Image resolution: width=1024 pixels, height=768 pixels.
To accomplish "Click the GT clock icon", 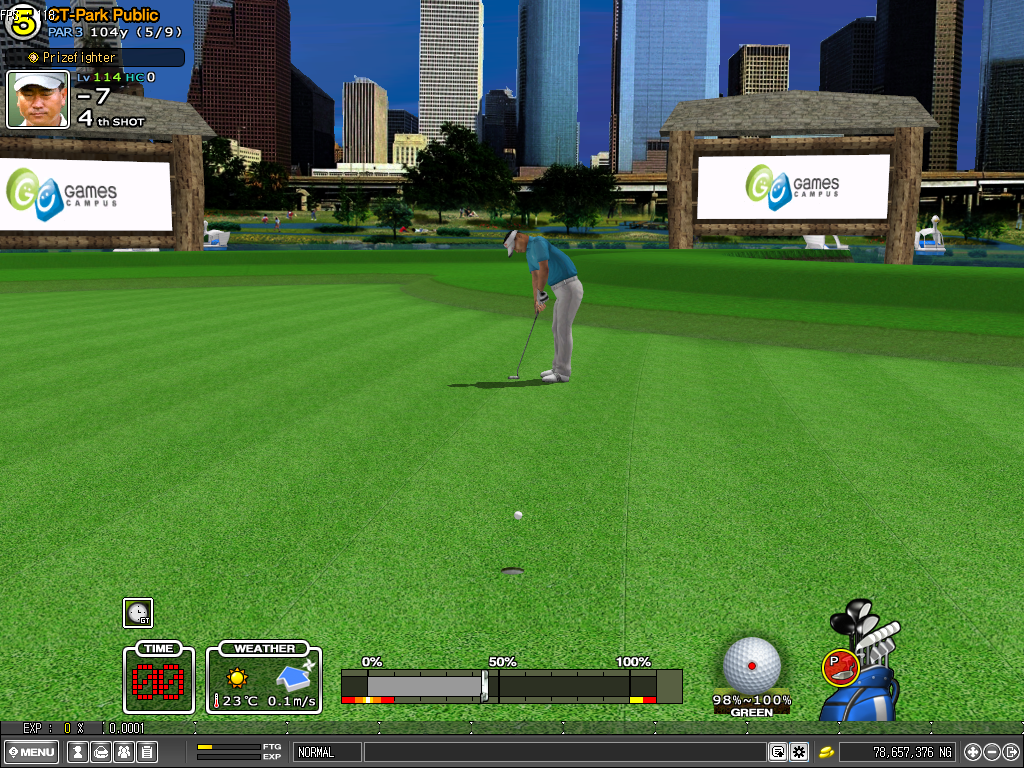I will (138, 613).
